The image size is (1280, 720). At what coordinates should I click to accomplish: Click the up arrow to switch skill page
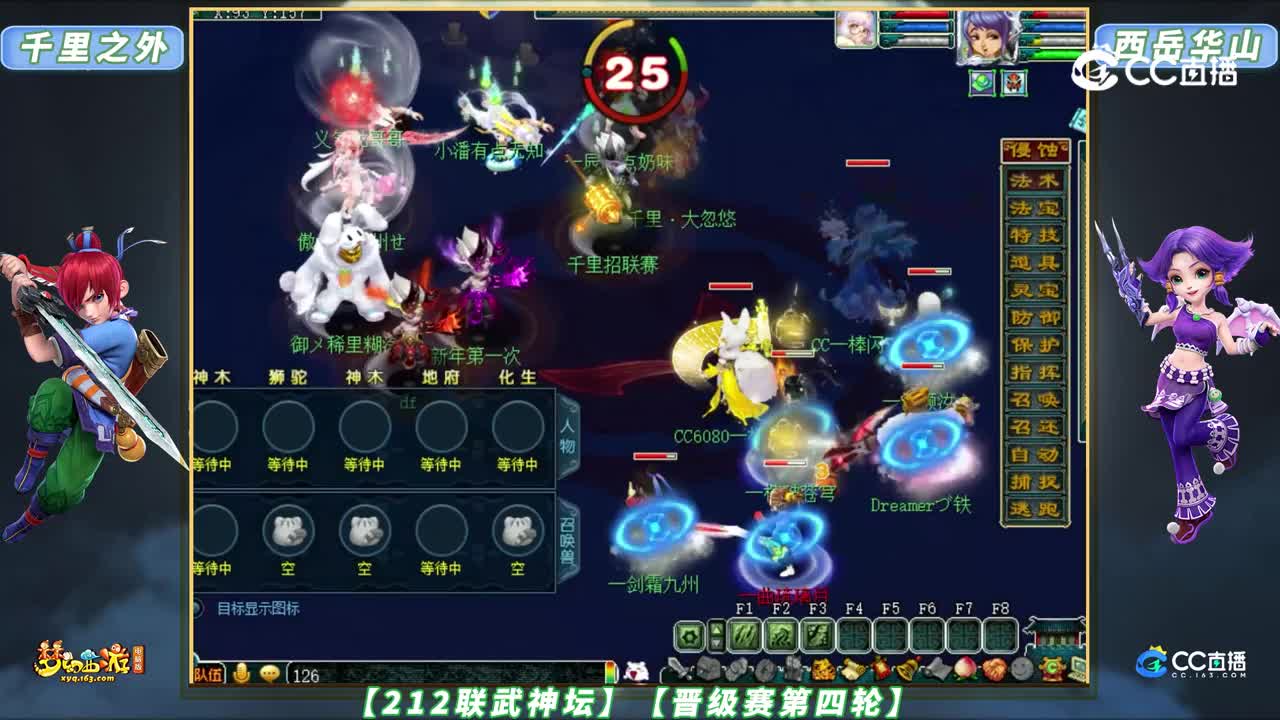pos(717,627)
